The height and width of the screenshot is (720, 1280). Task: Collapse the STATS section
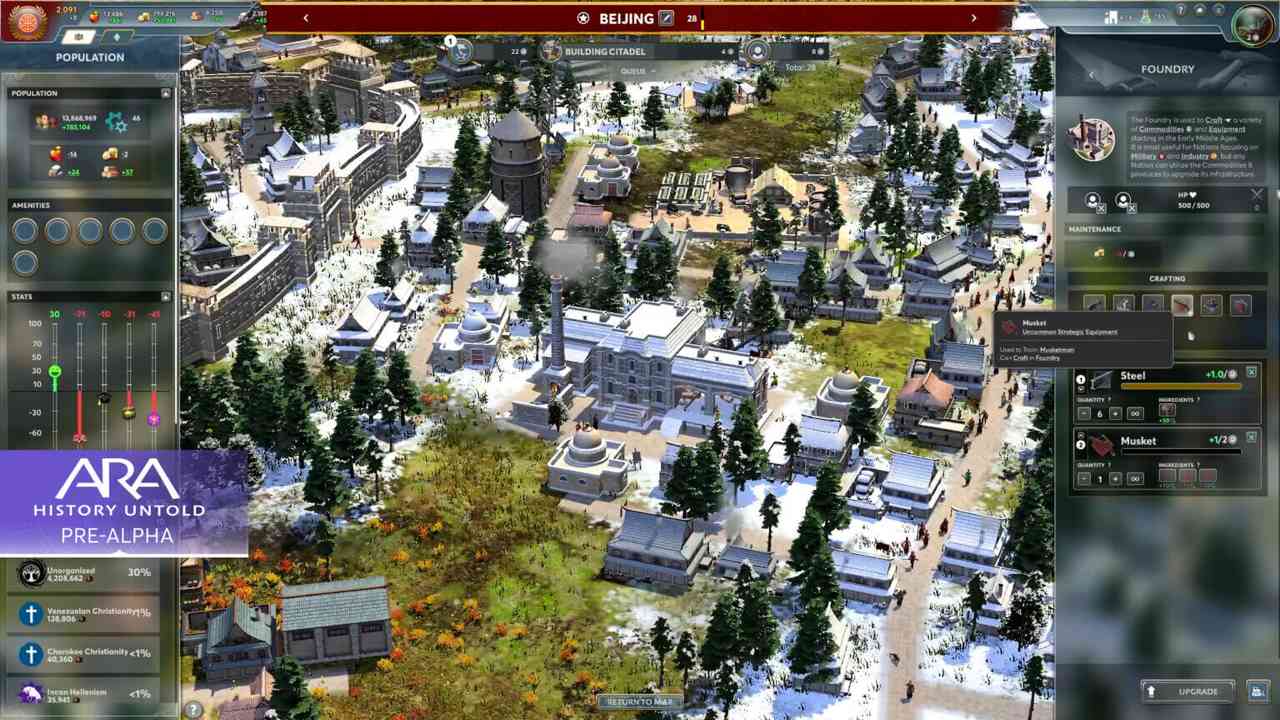tap(166, 296)
